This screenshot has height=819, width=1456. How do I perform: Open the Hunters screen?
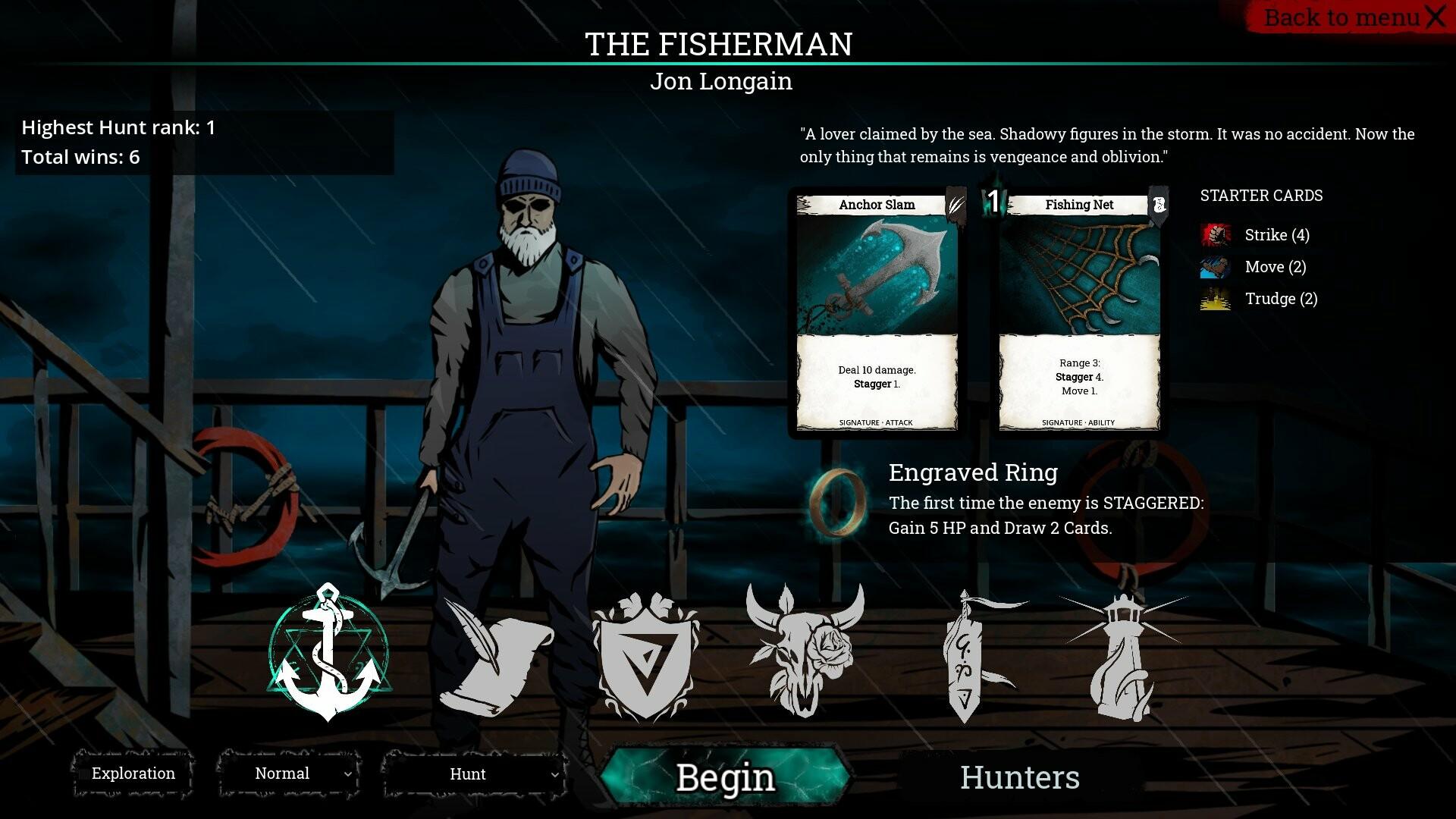[1019, 777]
